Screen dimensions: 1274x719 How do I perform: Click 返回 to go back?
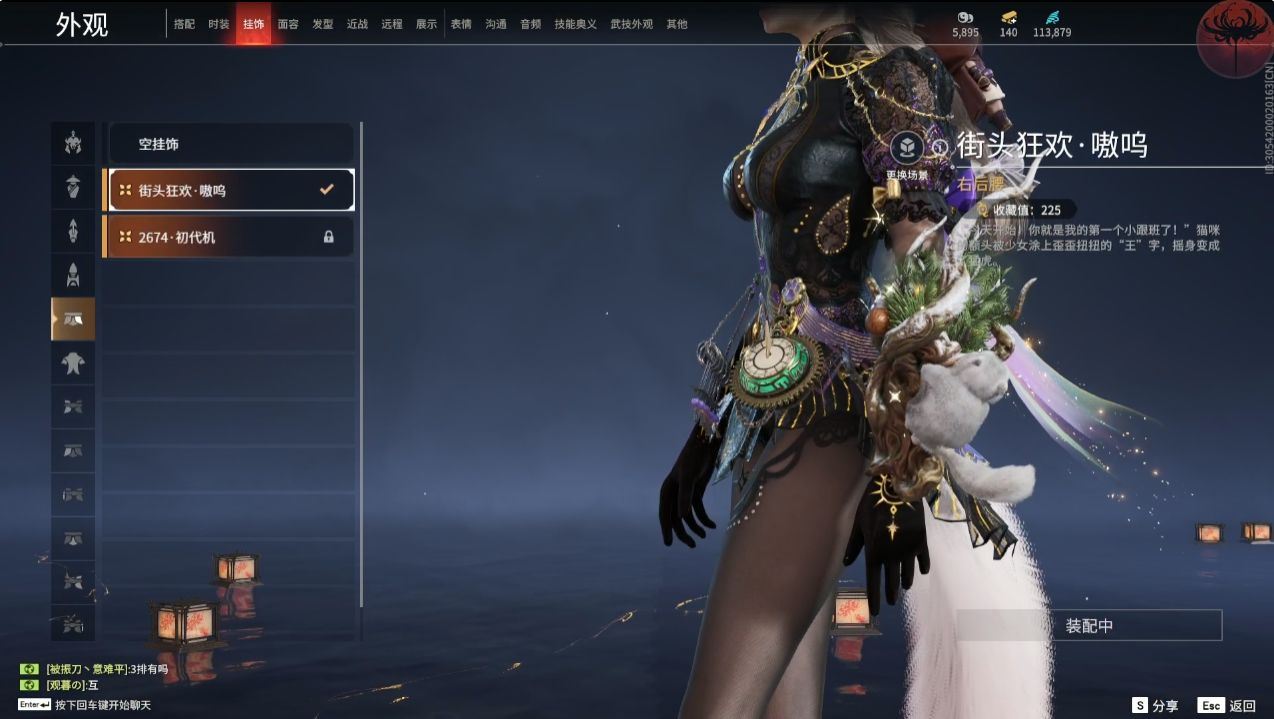point(1228,705)
